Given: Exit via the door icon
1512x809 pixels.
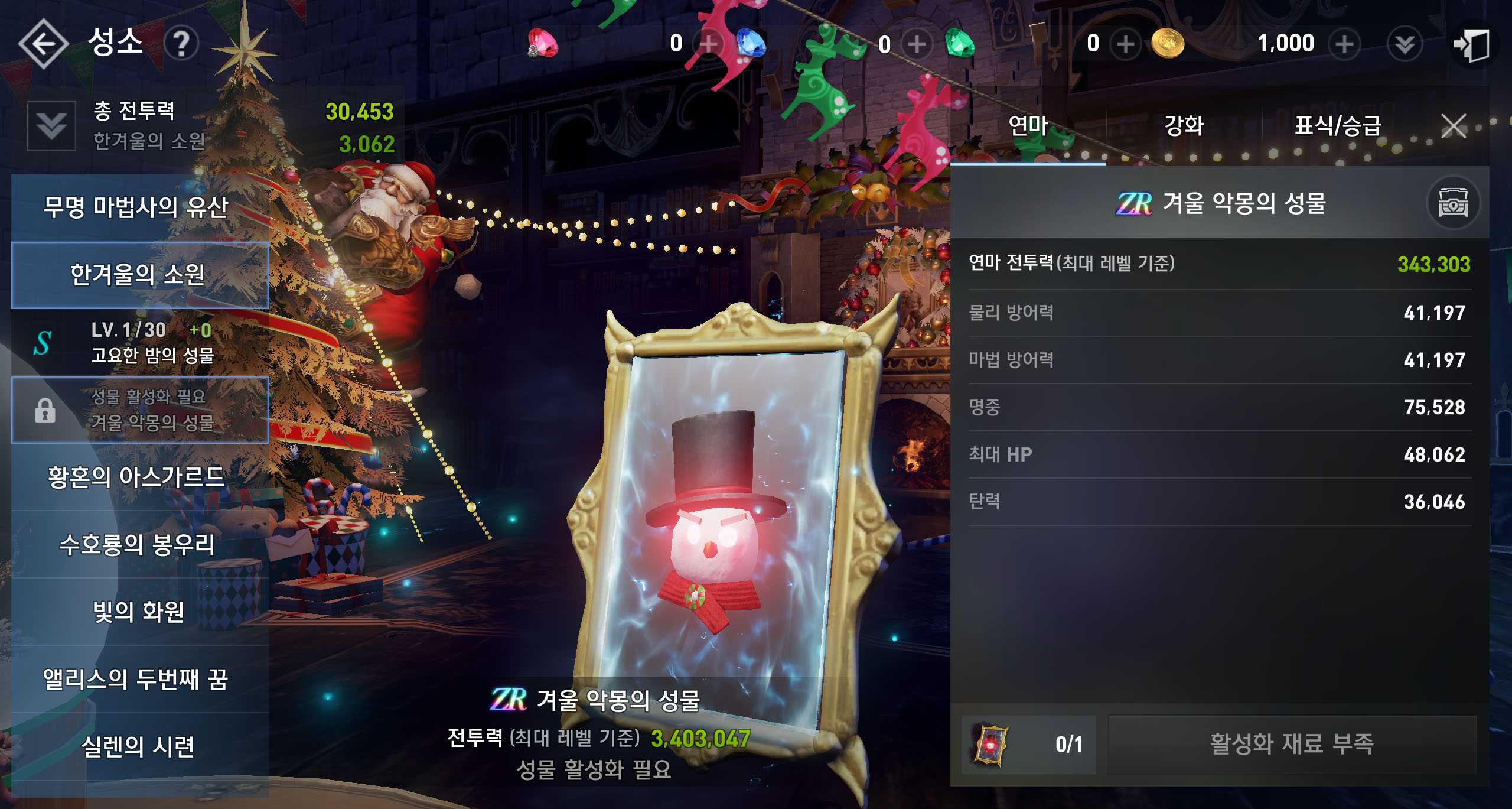Looking at the screenshot, I should pos(1471,44).
